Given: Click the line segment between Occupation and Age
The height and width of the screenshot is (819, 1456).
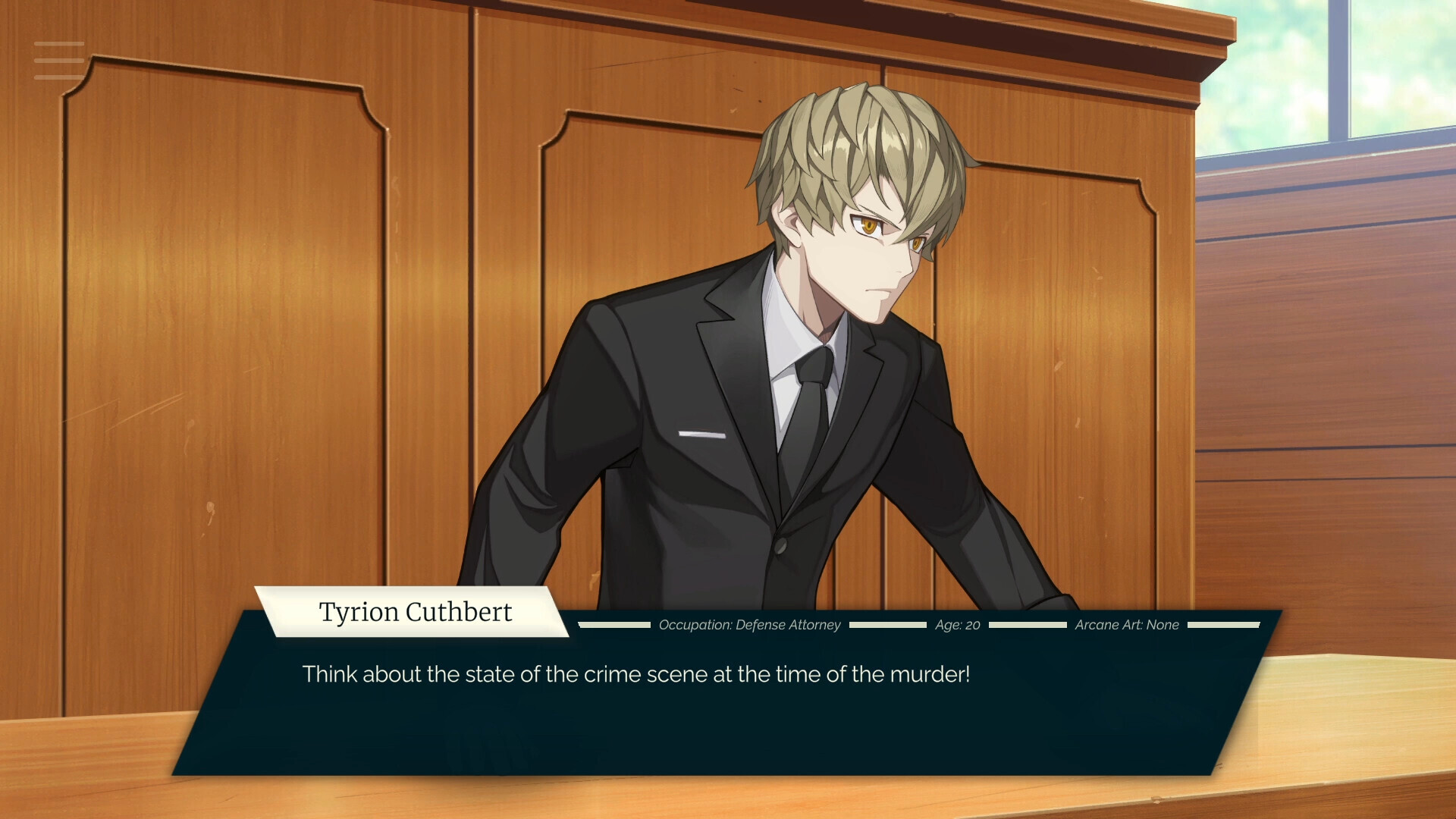Looking at the screenshot, I should point(887,625).
